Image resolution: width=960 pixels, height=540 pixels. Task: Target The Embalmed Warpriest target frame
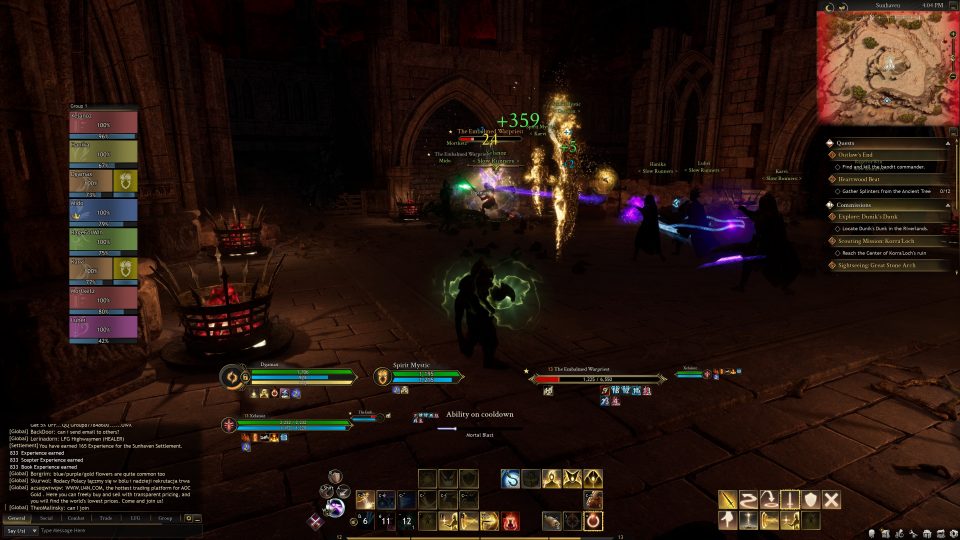tap(600, 379)
